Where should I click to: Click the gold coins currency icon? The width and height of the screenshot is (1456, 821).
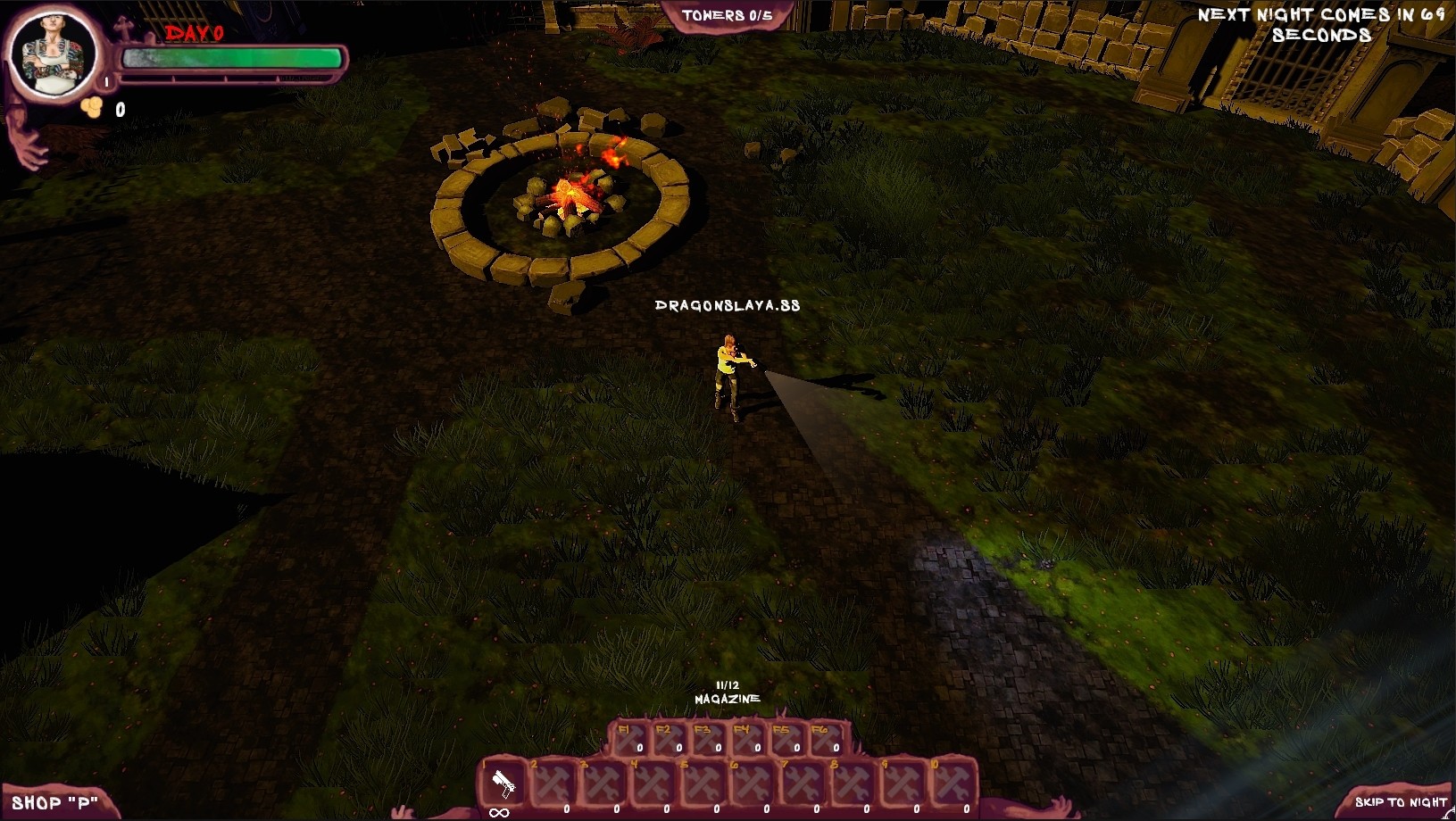(90, 105)
